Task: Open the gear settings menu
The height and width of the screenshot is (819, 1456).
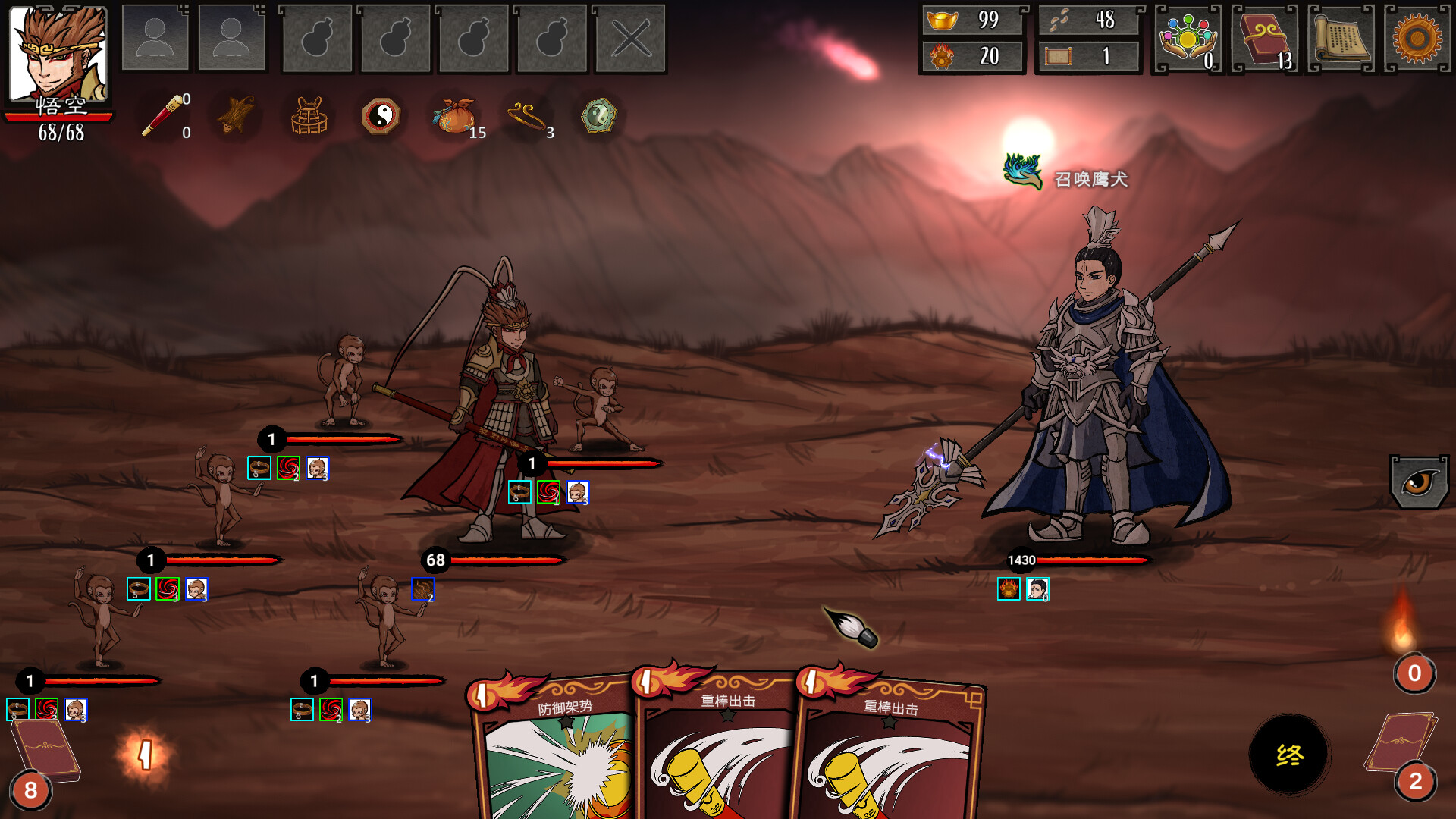Action: tap(1417, 39)
